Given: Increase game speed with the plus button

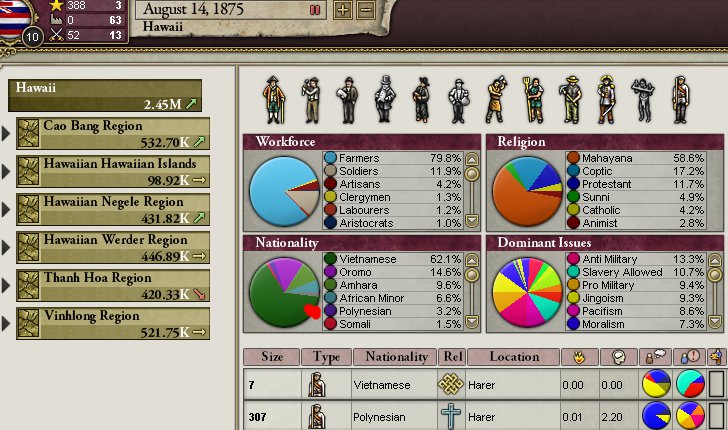Looking at the screenshot, I should coord(343,10).
